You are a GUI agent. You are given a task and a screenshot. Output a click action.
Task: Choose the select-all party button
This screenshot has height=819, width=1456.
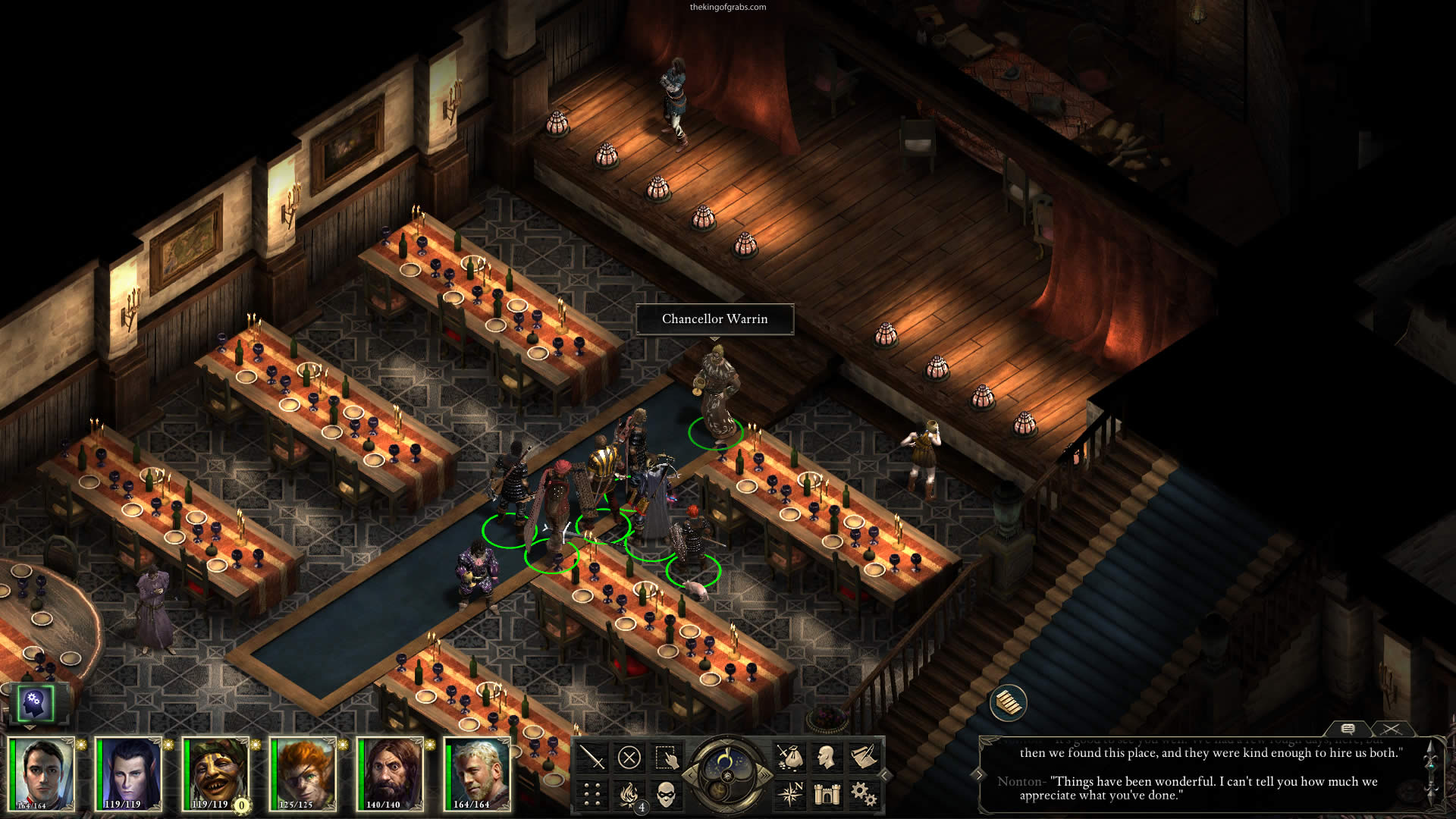(x=666, y=758)
